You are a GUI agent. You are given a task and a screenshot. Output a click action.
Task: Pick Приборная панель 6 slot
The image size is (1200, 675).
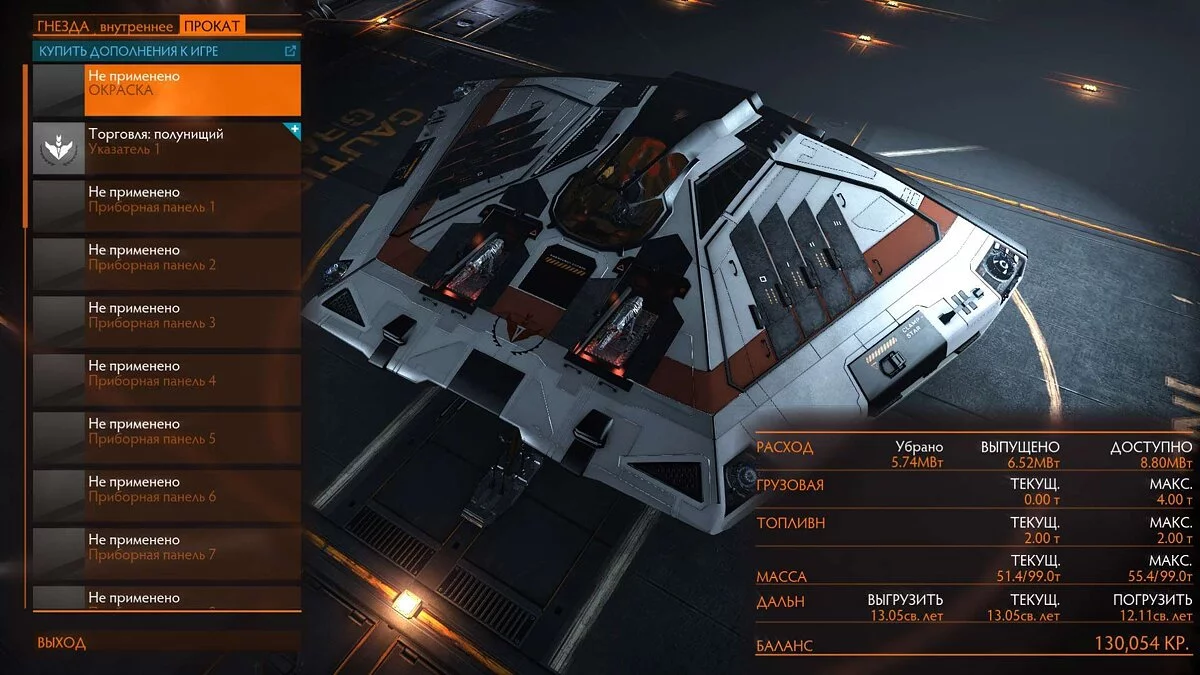coord(167,496)
